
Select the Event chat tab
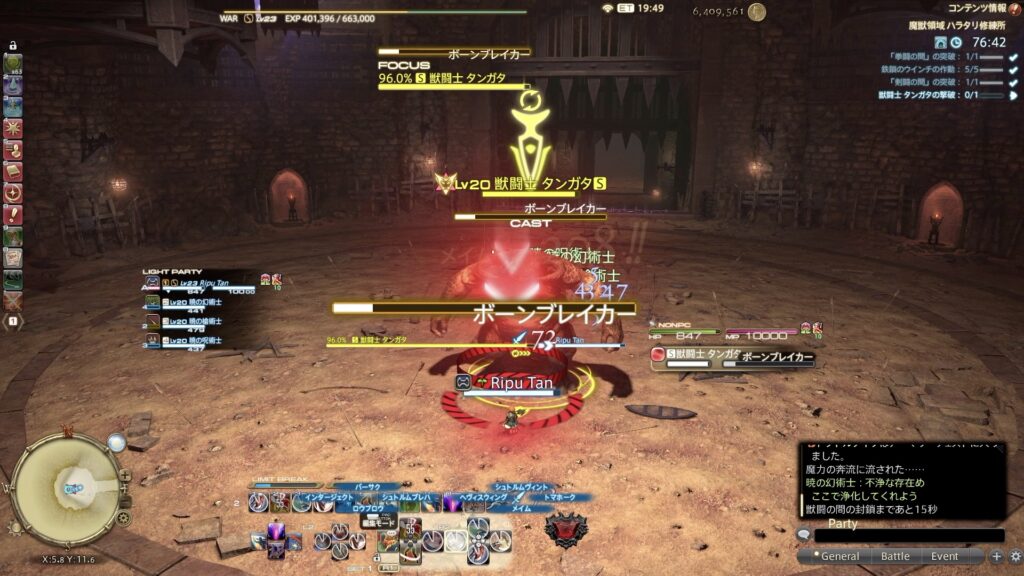point(944,556)
